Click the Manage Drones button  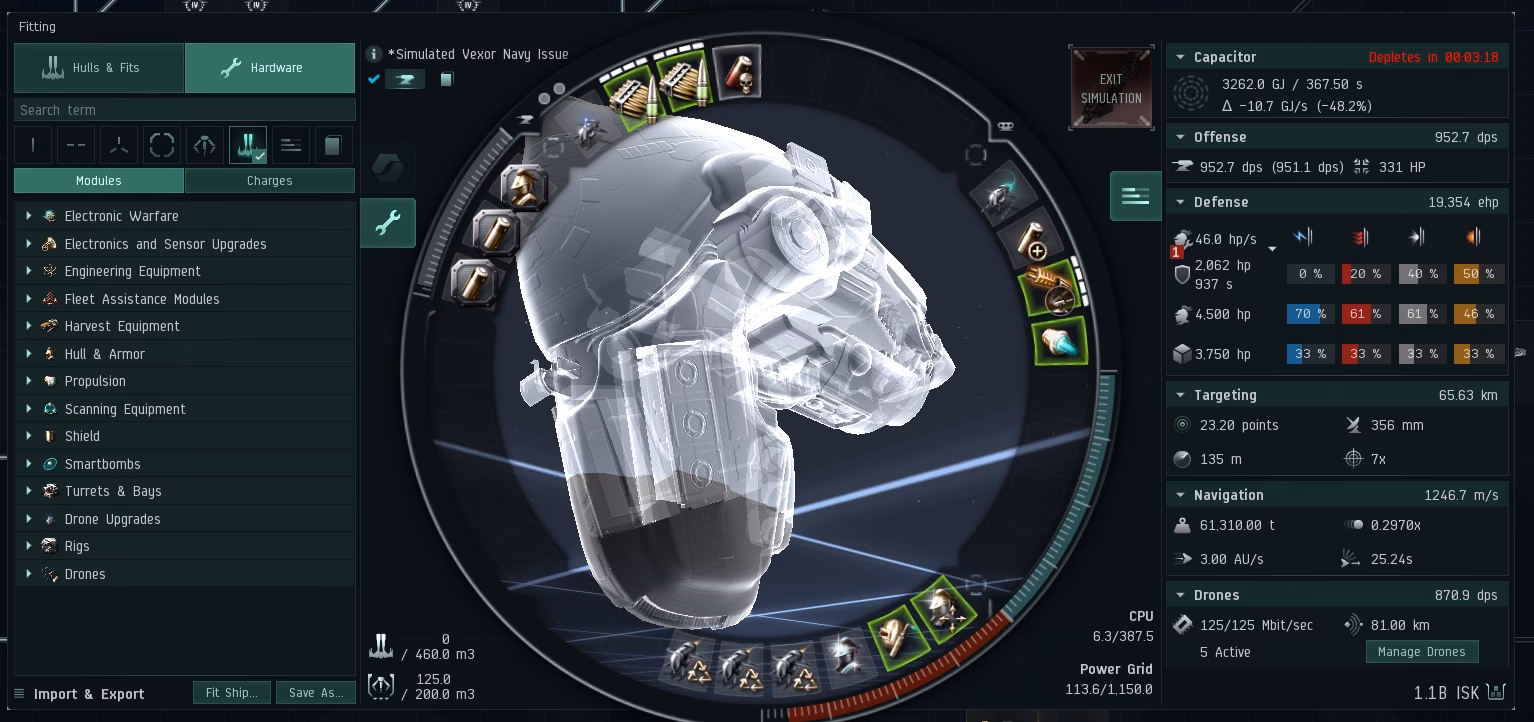coord(1422,651)
